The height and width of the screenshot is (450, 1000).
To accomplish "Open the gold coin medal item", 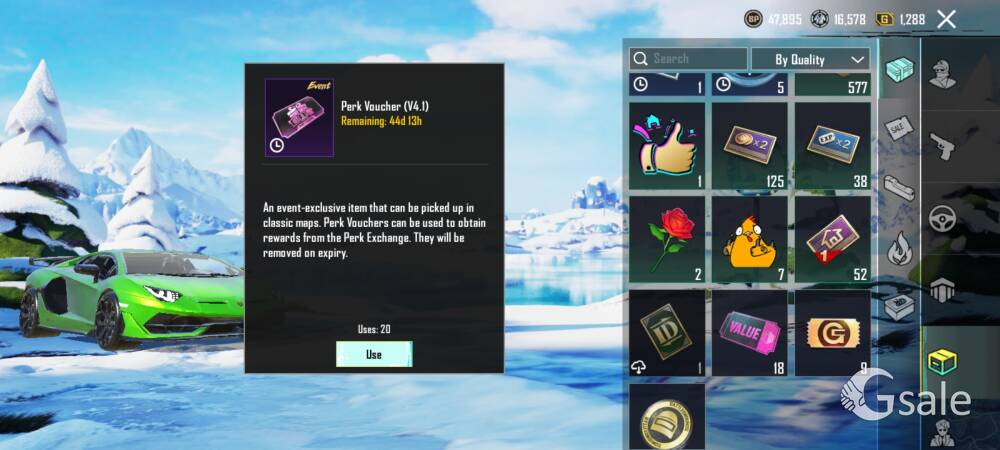I will 667,417.
